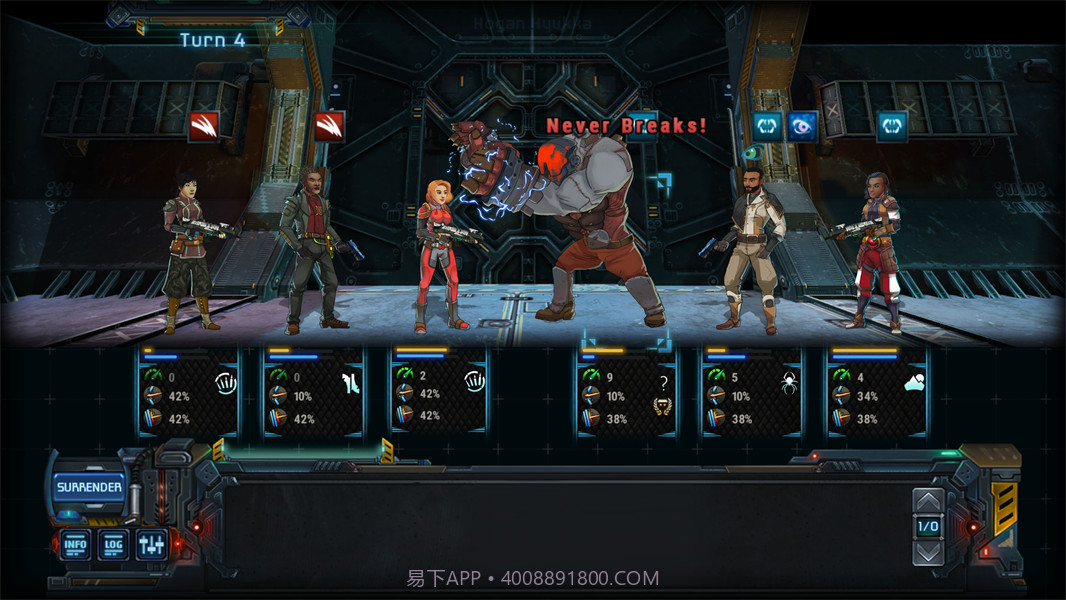Select the unit panel with the spider icon

752,392
